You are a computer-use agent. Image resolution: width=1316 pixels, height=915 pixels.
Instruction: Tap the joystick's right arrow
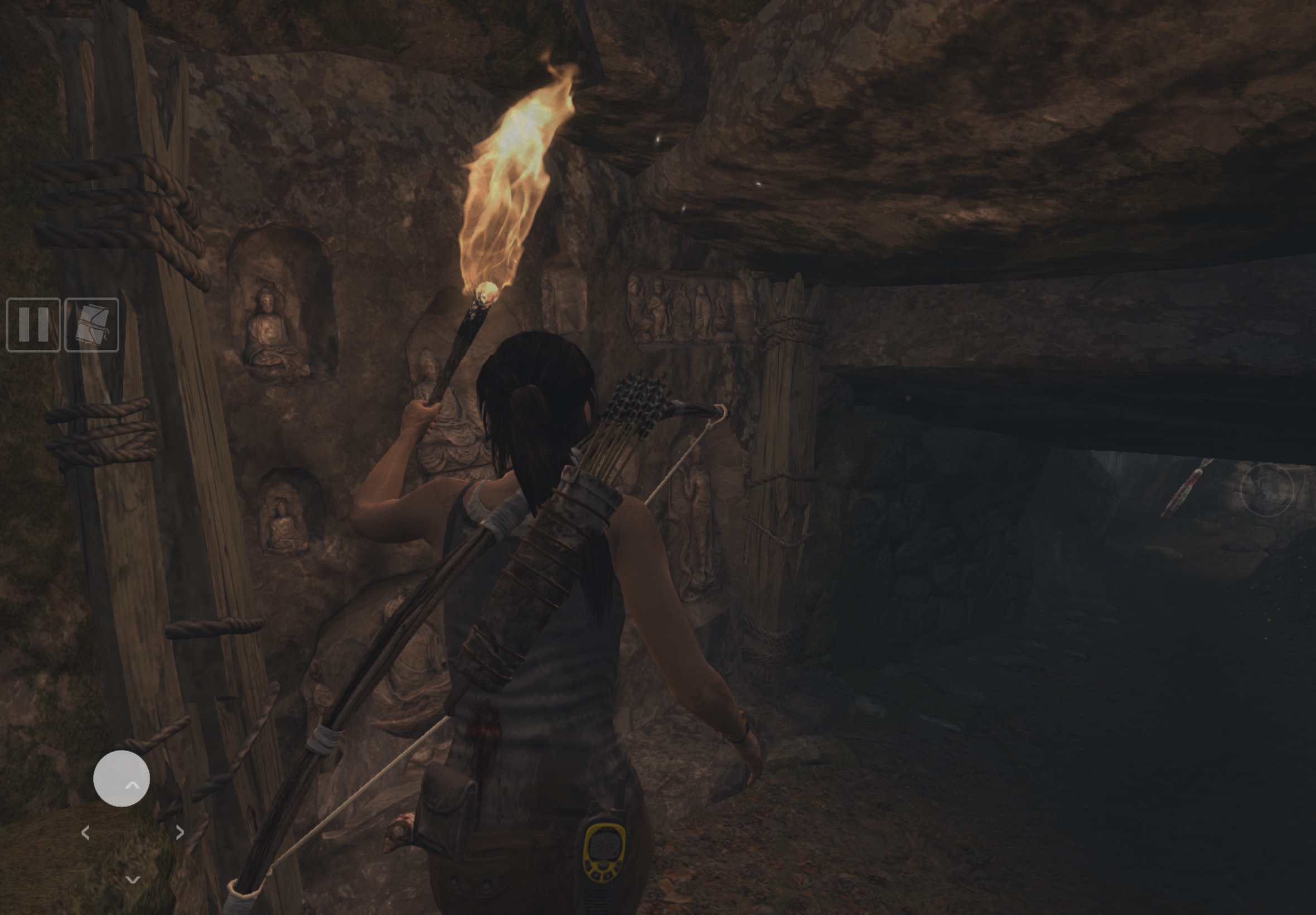click(180, 832)
